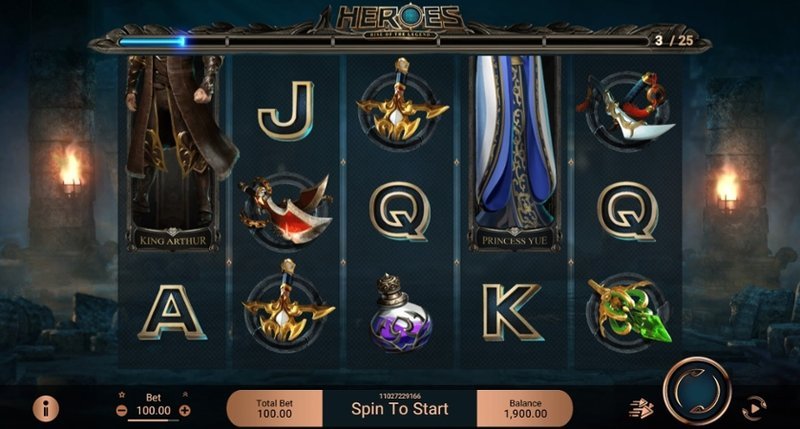Start autoplay spins
This screenshot has height=429, width=800.
pos(752,407)
